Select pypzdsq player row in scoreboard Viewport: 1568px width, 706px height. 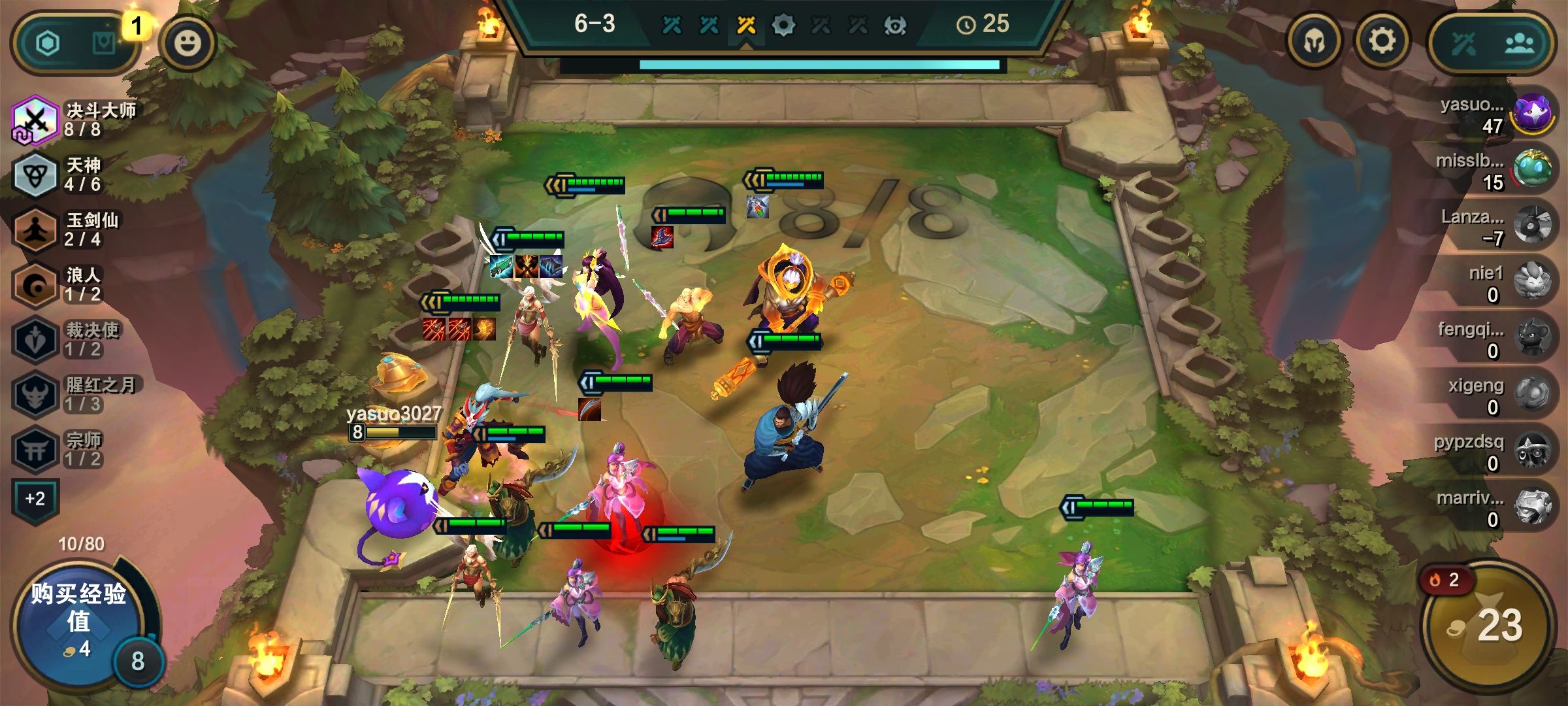1496,452
